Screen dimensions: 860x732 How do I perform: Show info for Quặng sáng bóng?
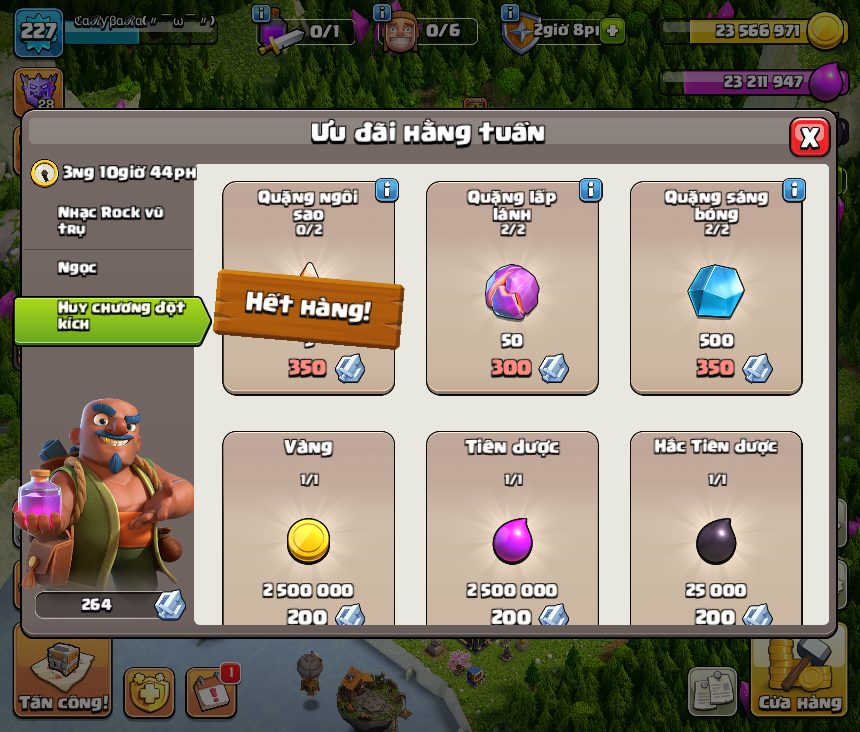(794, 190)
